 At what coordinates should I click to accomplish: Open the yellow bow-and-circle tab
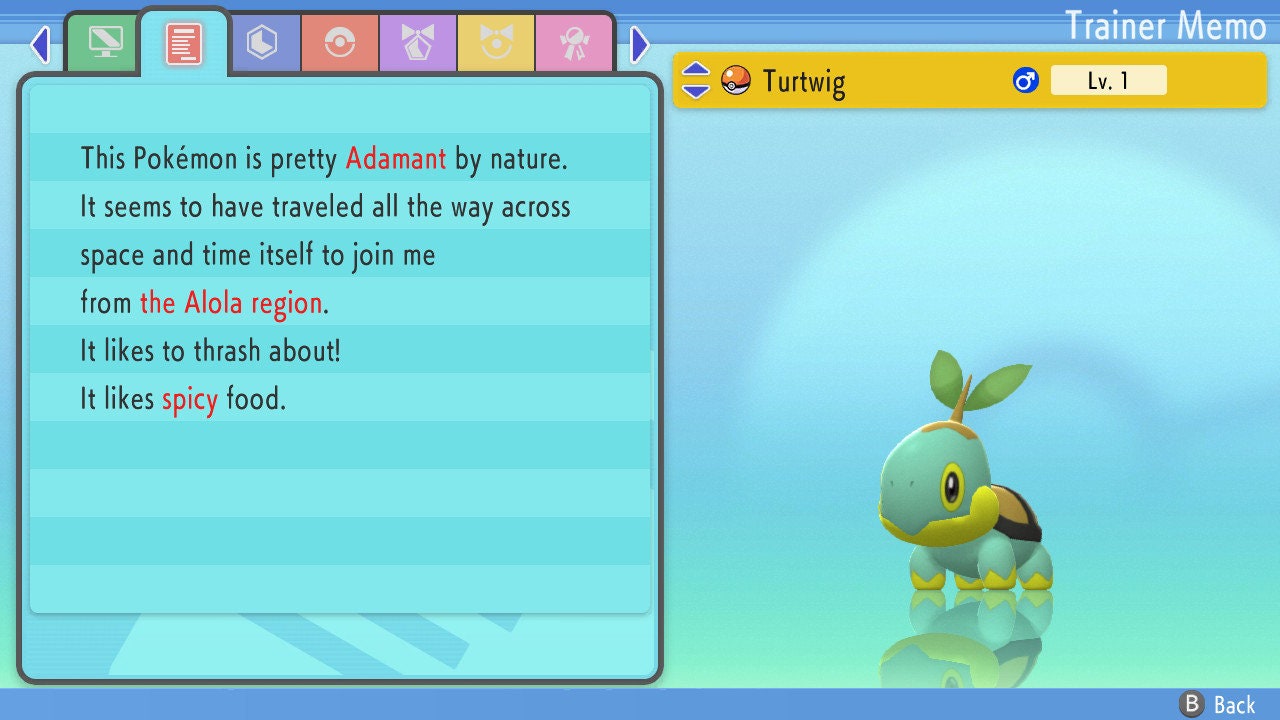[x=496, y=43]
